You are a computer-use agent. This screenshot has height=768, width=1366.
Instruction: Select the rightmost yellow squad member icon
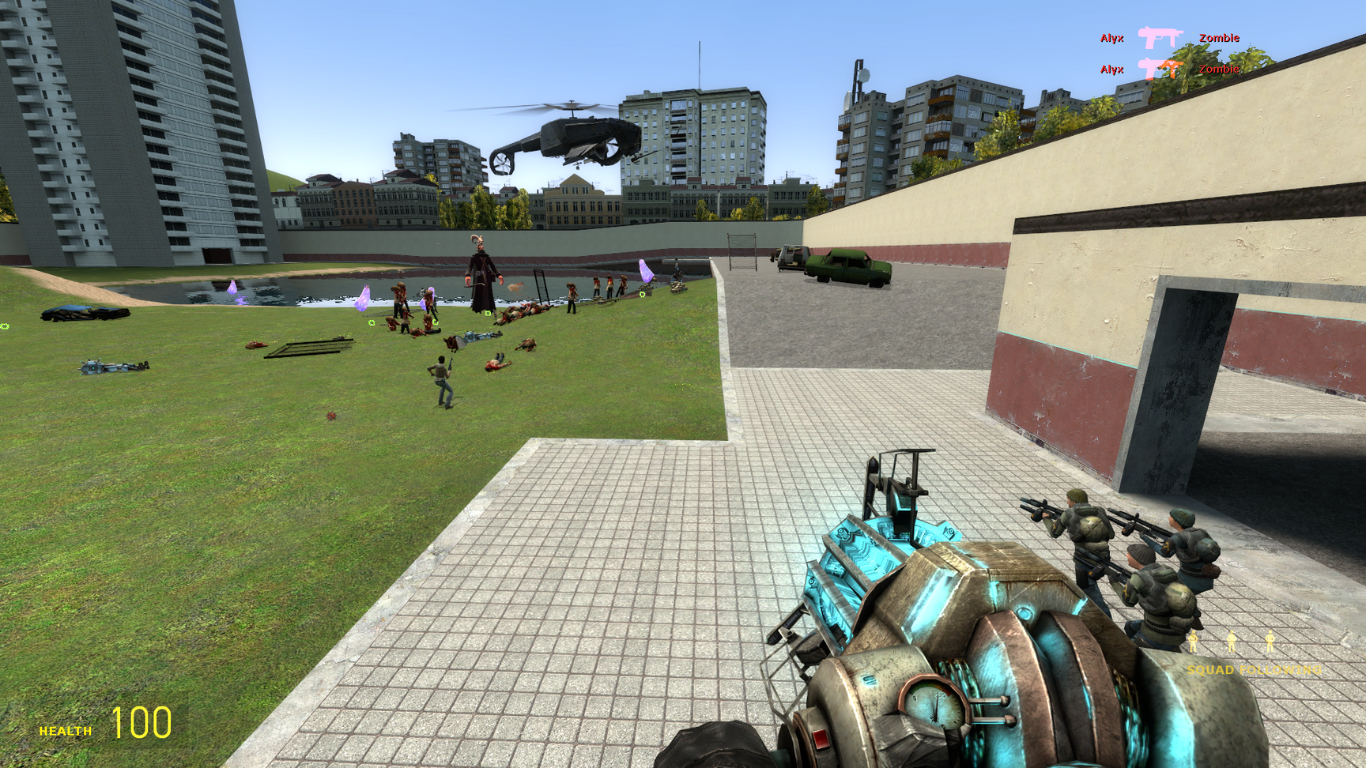pos(1270,641)
